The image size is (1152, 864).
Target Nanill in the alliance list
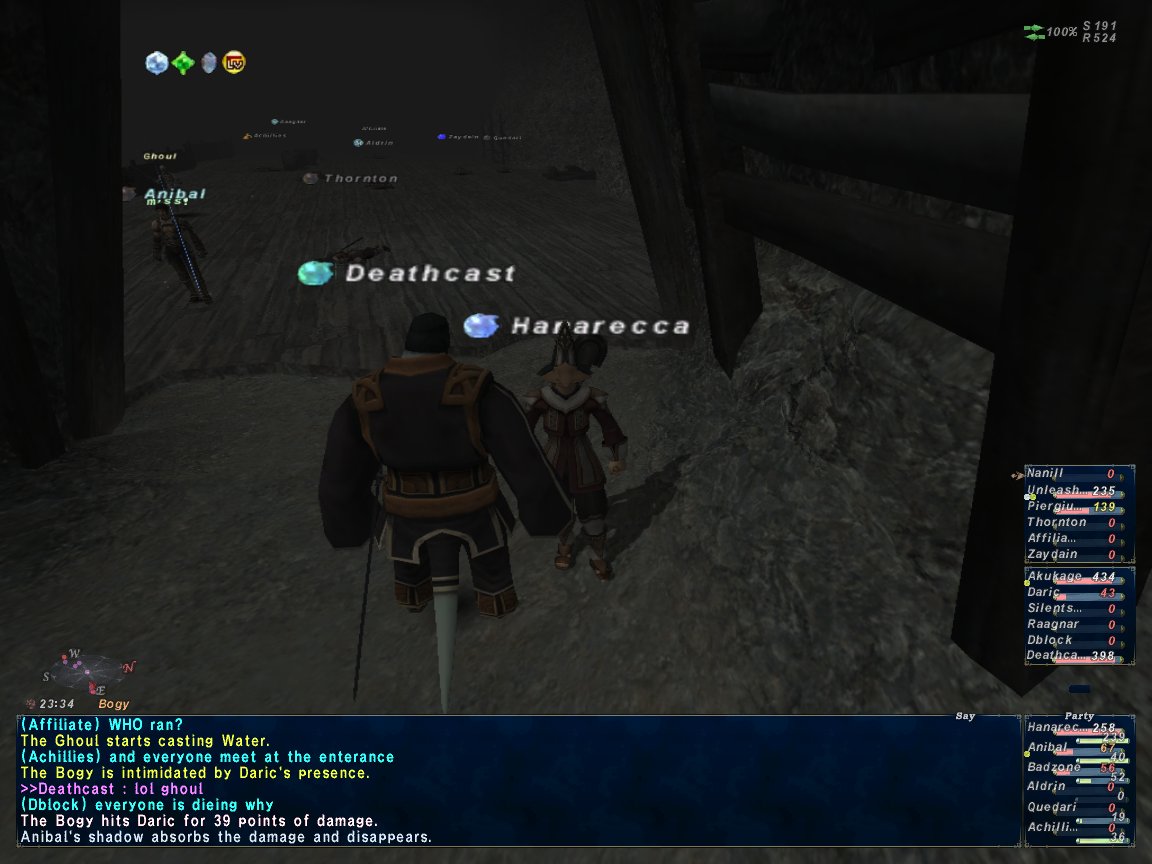point(1046,473)
